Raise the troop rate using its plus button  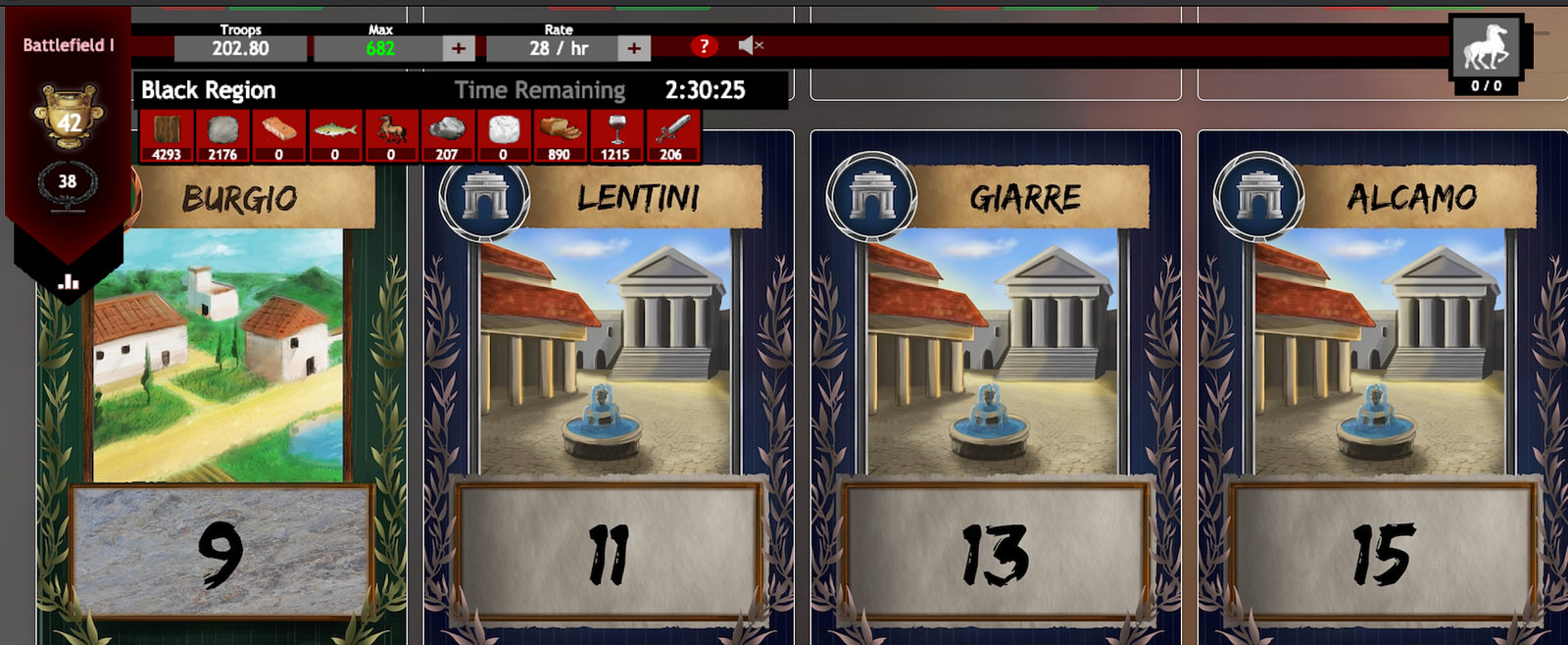point(634,48)
